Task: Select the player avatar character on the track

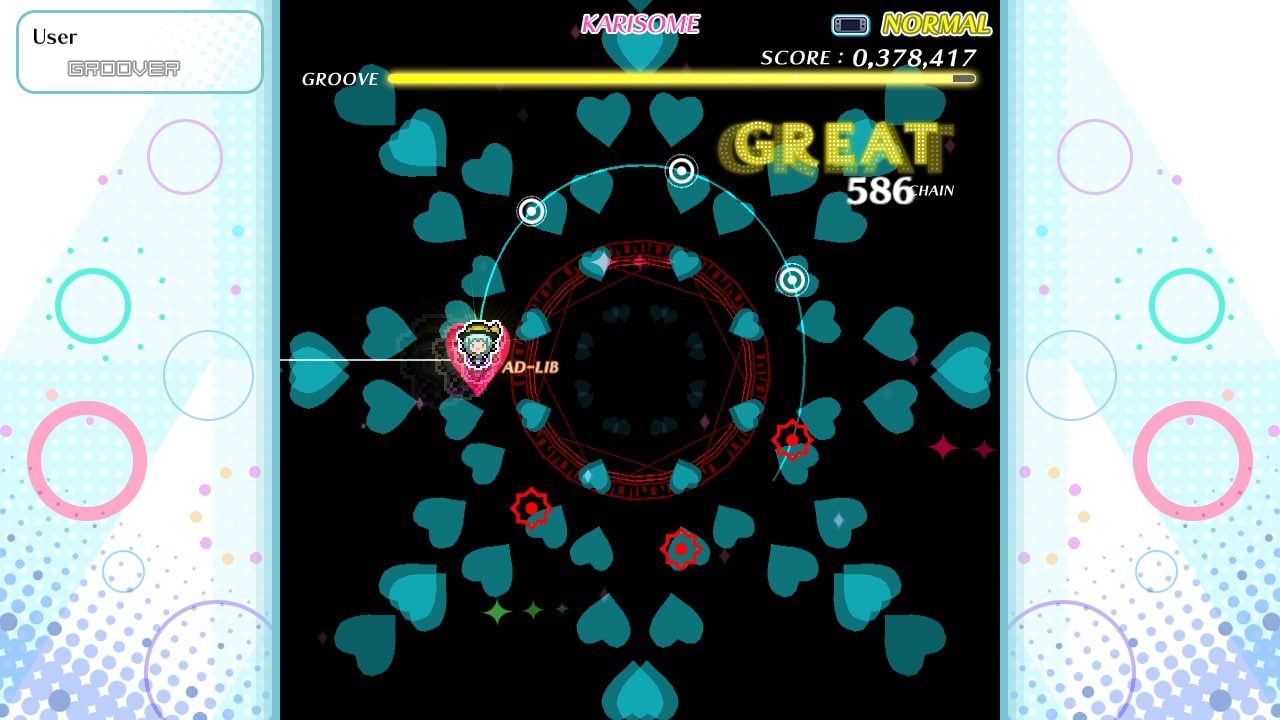Action: 478,345
